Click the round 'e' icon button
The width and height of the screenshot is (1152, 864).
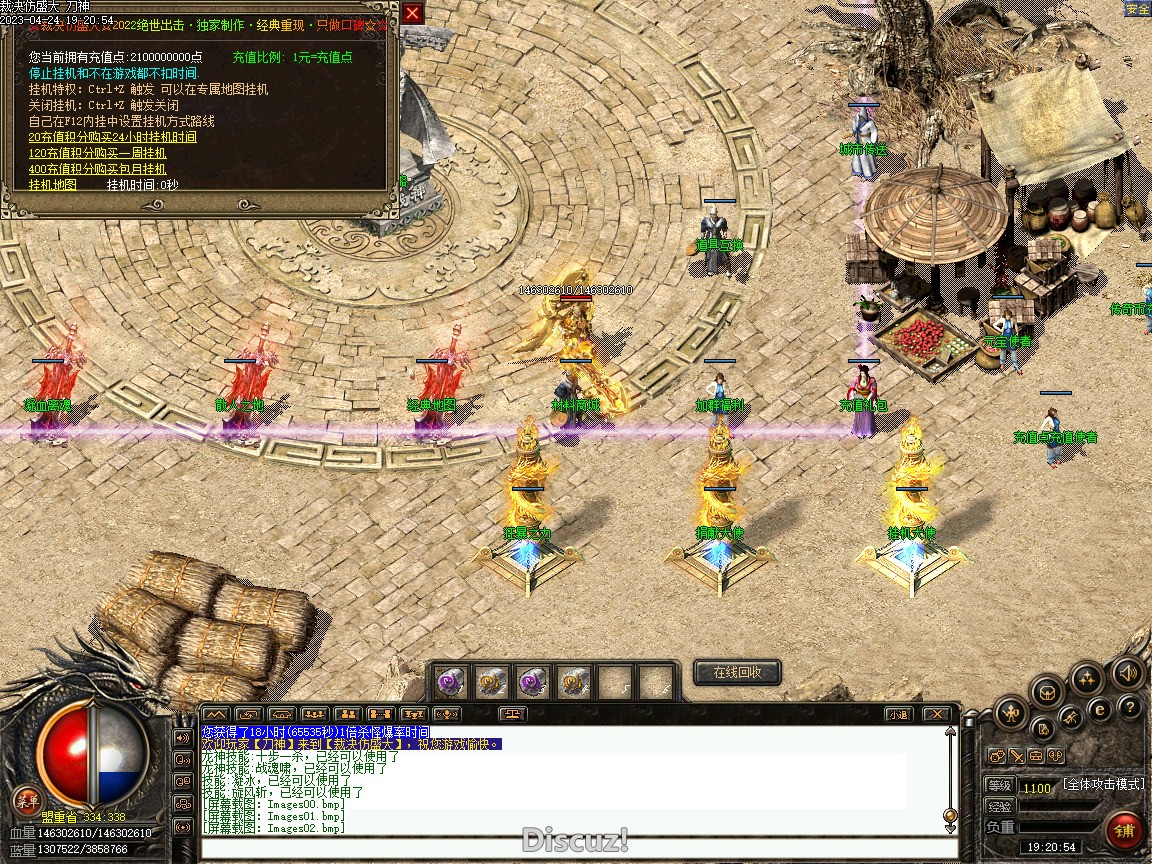tap(1100, 709)
